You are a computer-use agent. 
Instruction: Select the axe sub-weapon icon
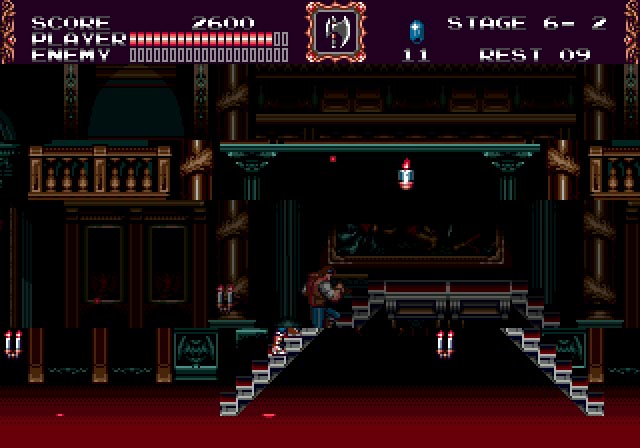336,32
